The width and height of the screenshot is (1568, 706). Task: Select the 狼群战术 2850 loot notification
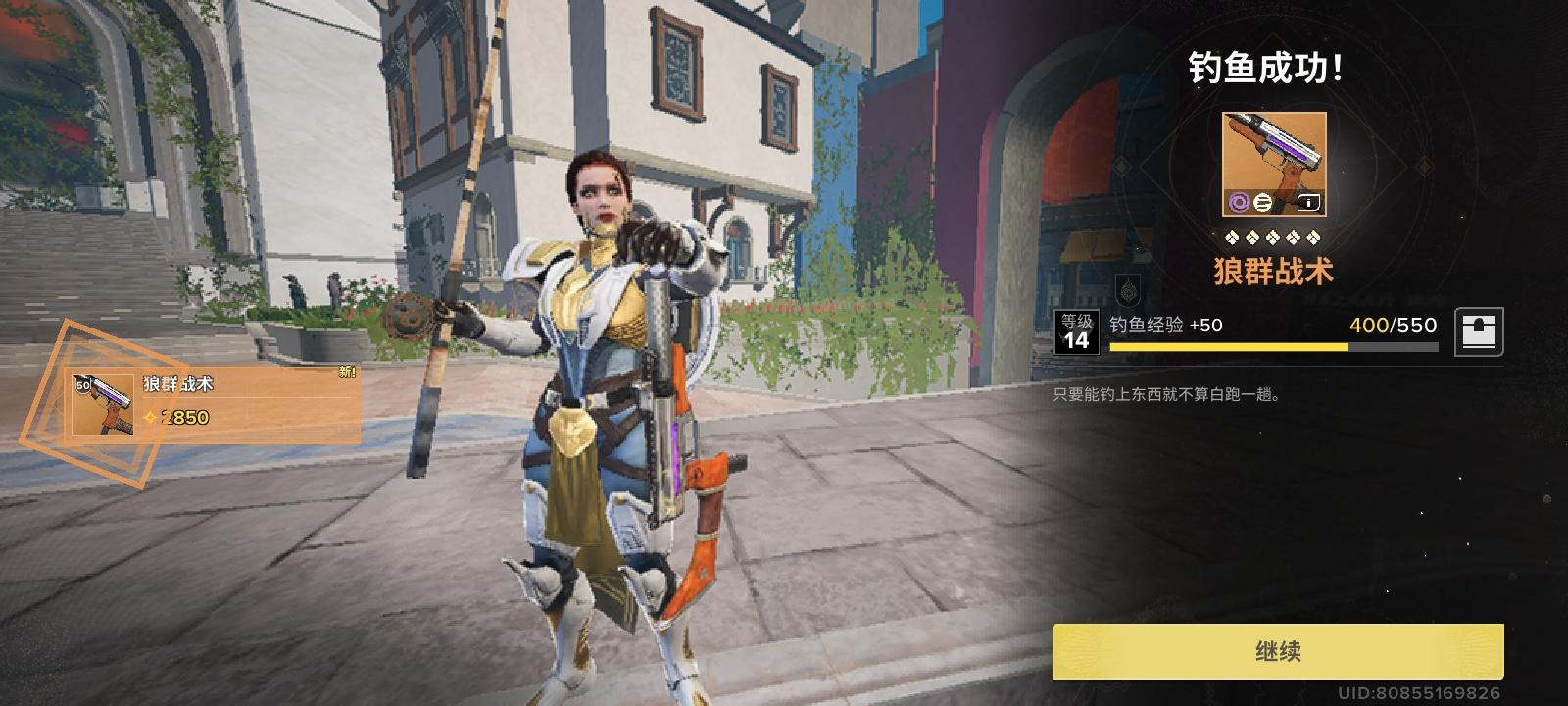(214, 403)
